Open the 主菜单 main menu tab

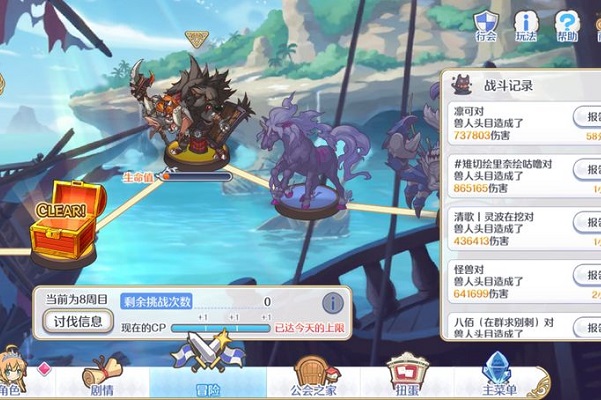[x=498, y=377]
